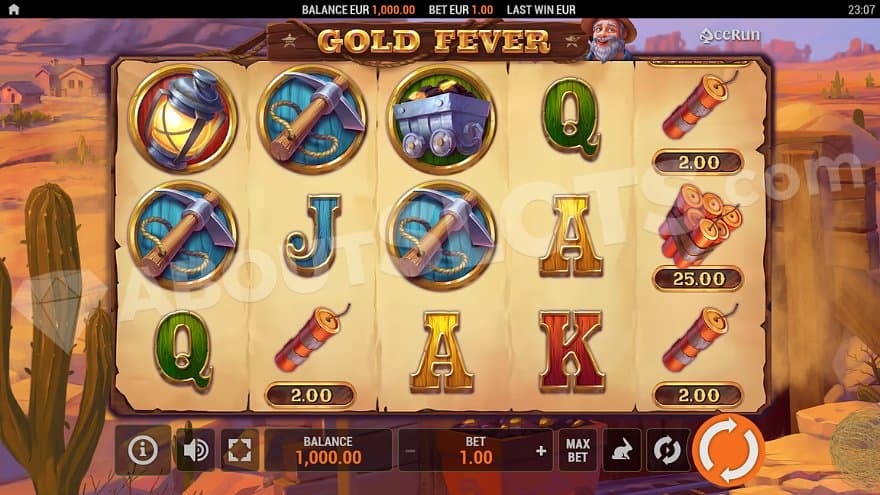Enable turbo mode with the rabbit icon
Viewport: 880px width, 495px height.
(621, 450)
